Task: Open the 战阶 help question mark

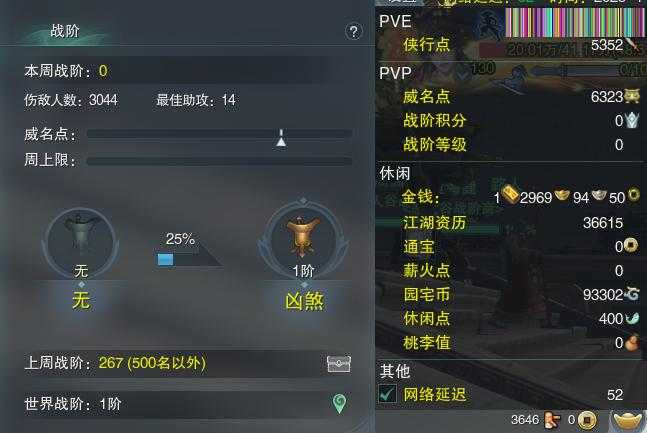Action: coord(353,32)
